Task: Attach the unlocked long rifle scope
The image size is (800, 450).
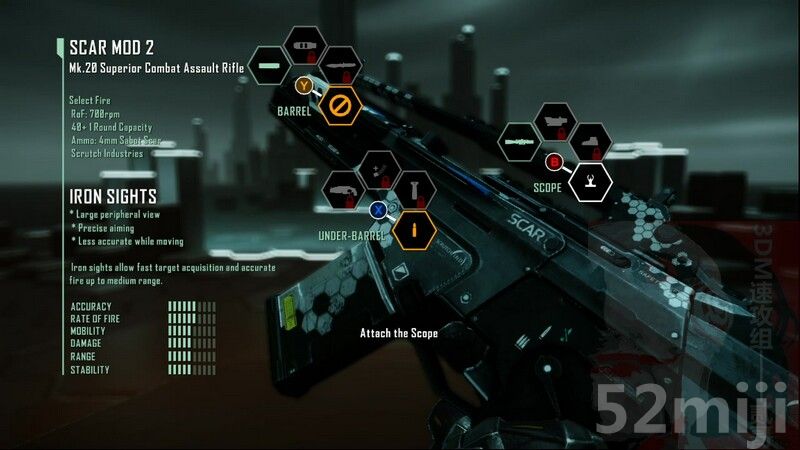Action: (x=519, y=142)
